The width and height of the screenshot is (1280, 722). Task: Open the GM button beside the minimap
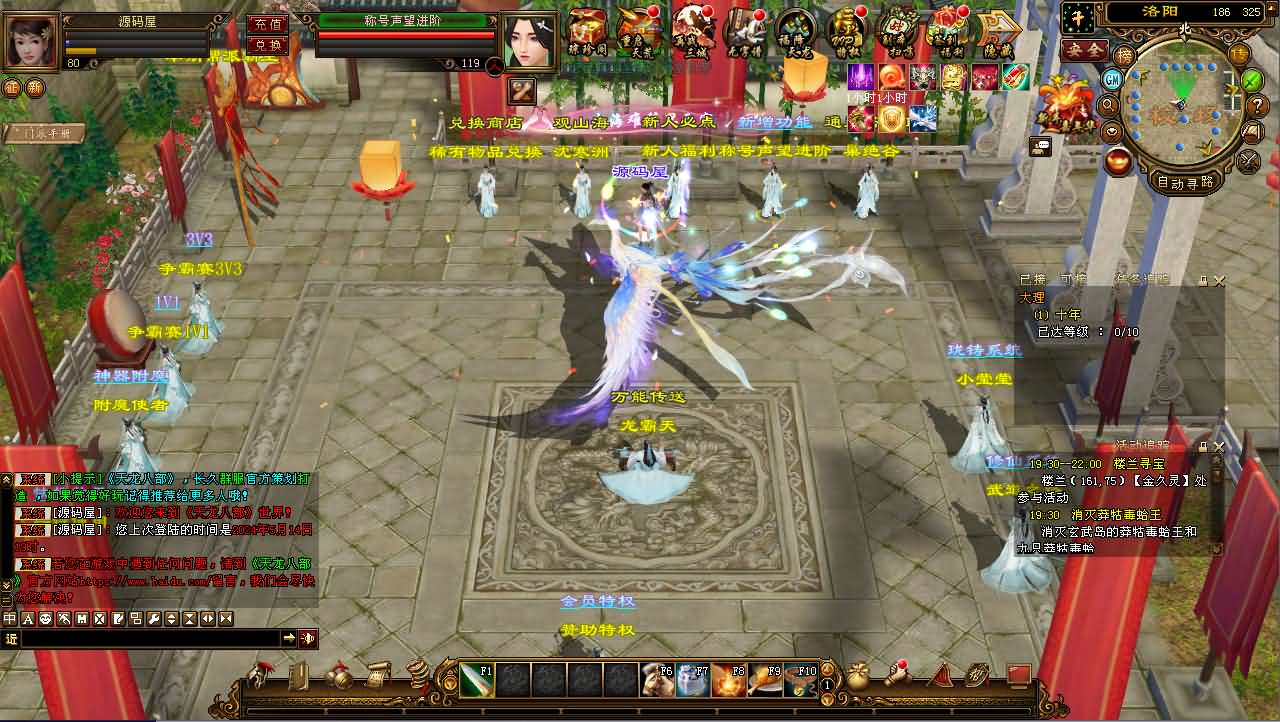pyautogui.click(x=1112, y=79)
